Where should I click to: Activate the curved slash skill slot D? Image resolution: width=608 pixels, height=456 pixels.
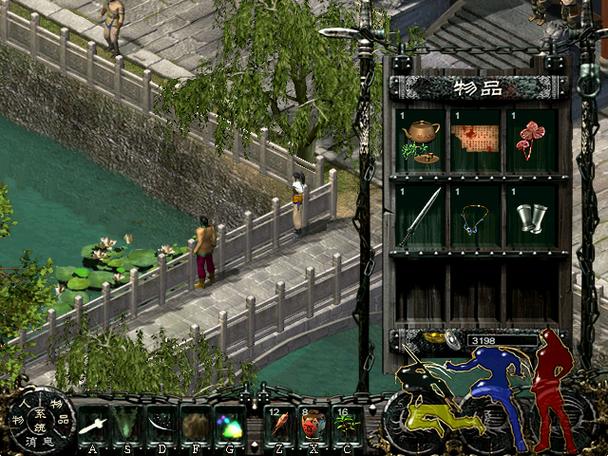(x=161, y=425)
